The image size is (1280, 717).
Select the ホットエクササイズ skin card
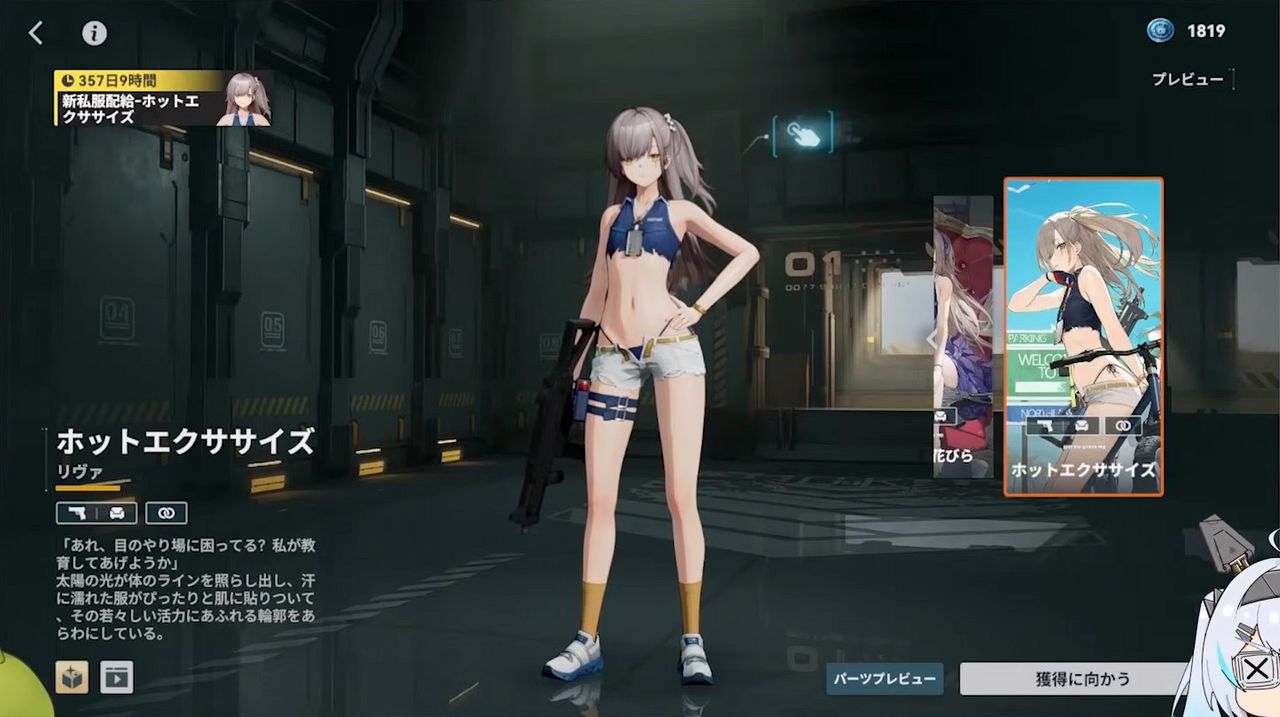coord(1083,336)
